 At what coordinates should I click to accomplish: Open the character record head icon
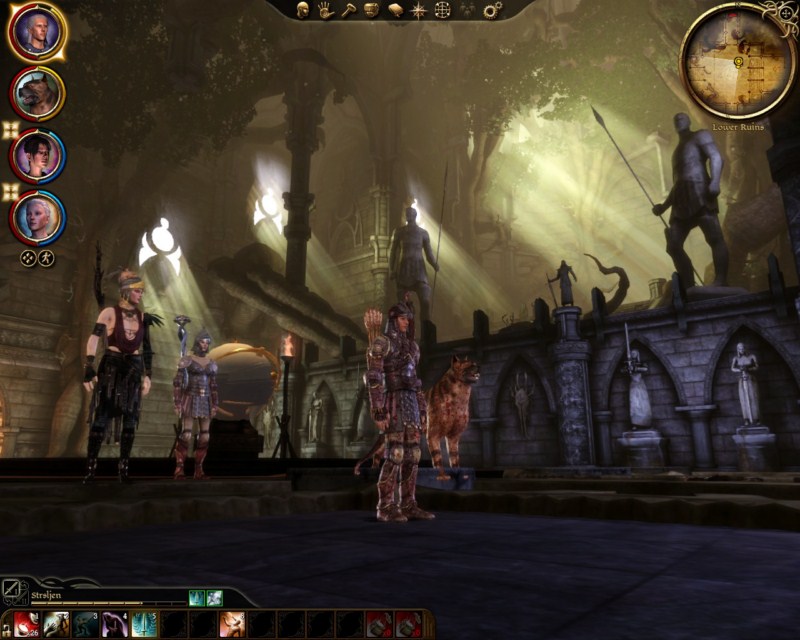click(302, 10)
